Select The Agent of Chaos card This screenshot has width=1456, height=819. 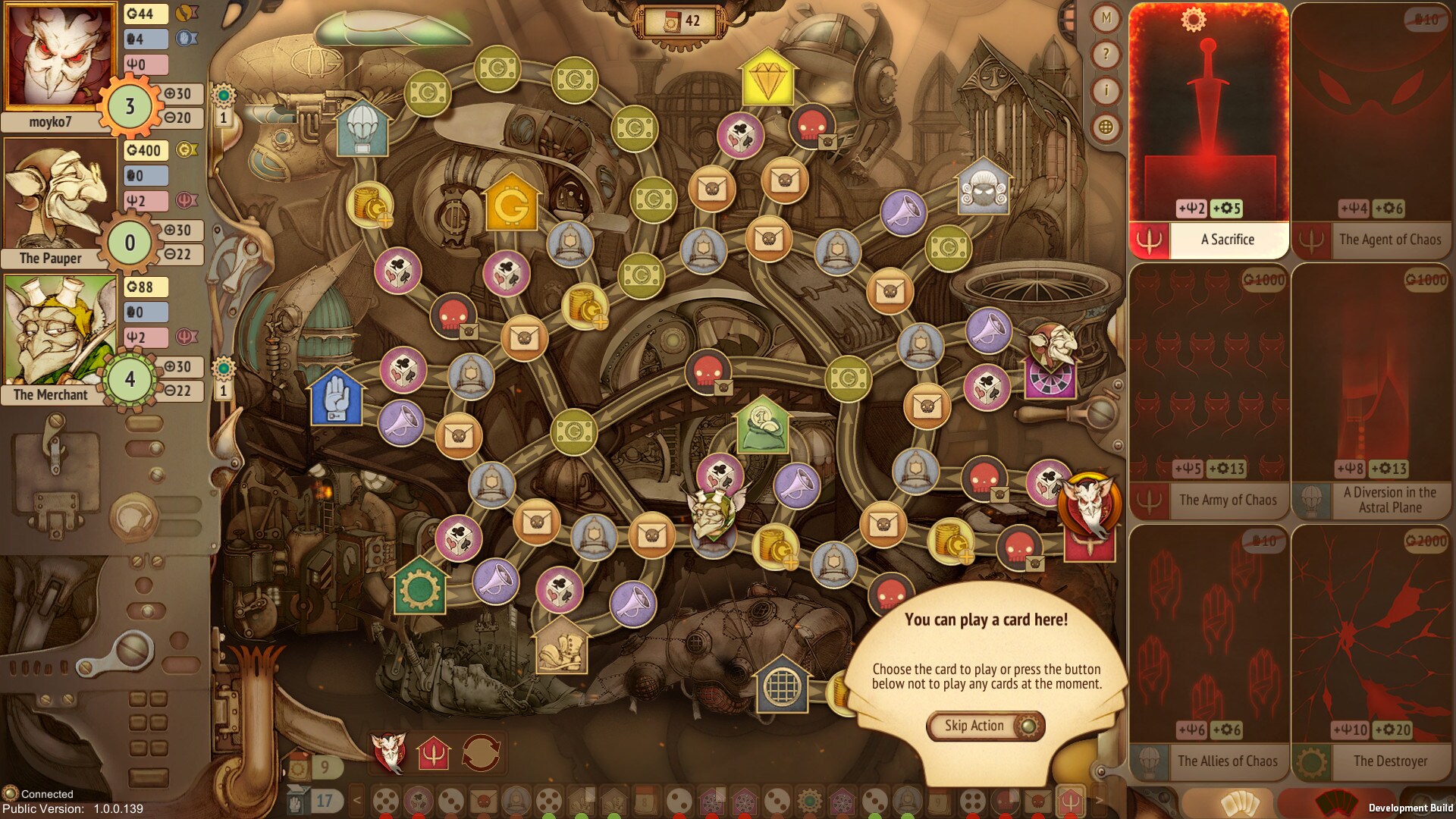coord(1372,130)
